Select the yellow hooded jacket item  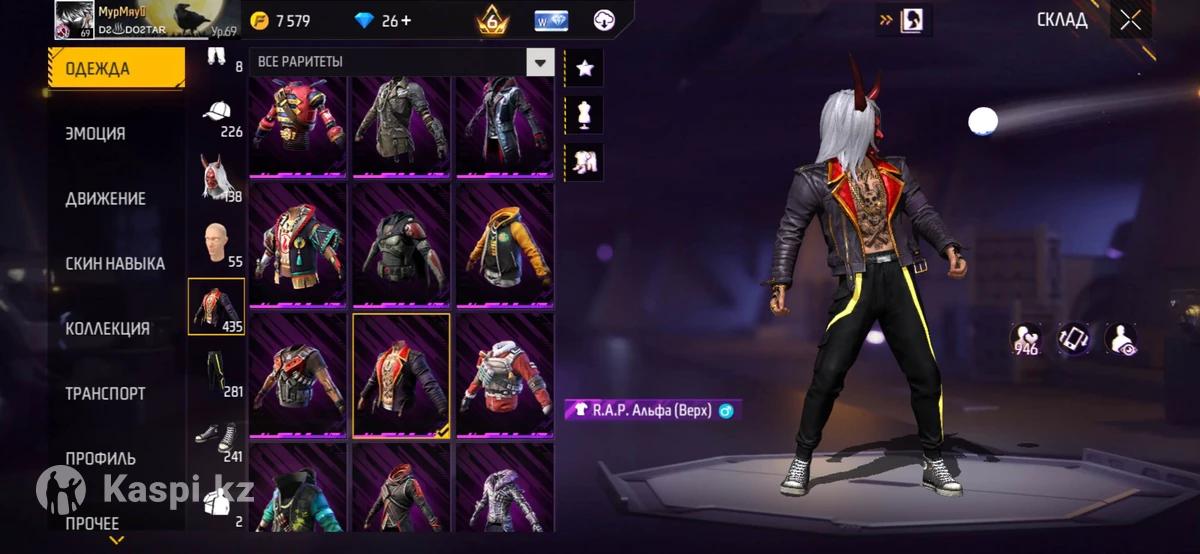pyautogui.click(x=505, y=245)
